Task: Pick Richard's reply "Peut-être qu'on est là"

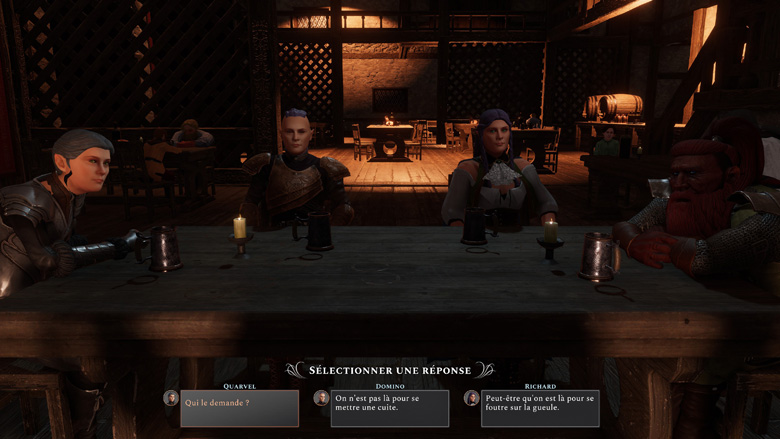Action: [x=540, y=408]
